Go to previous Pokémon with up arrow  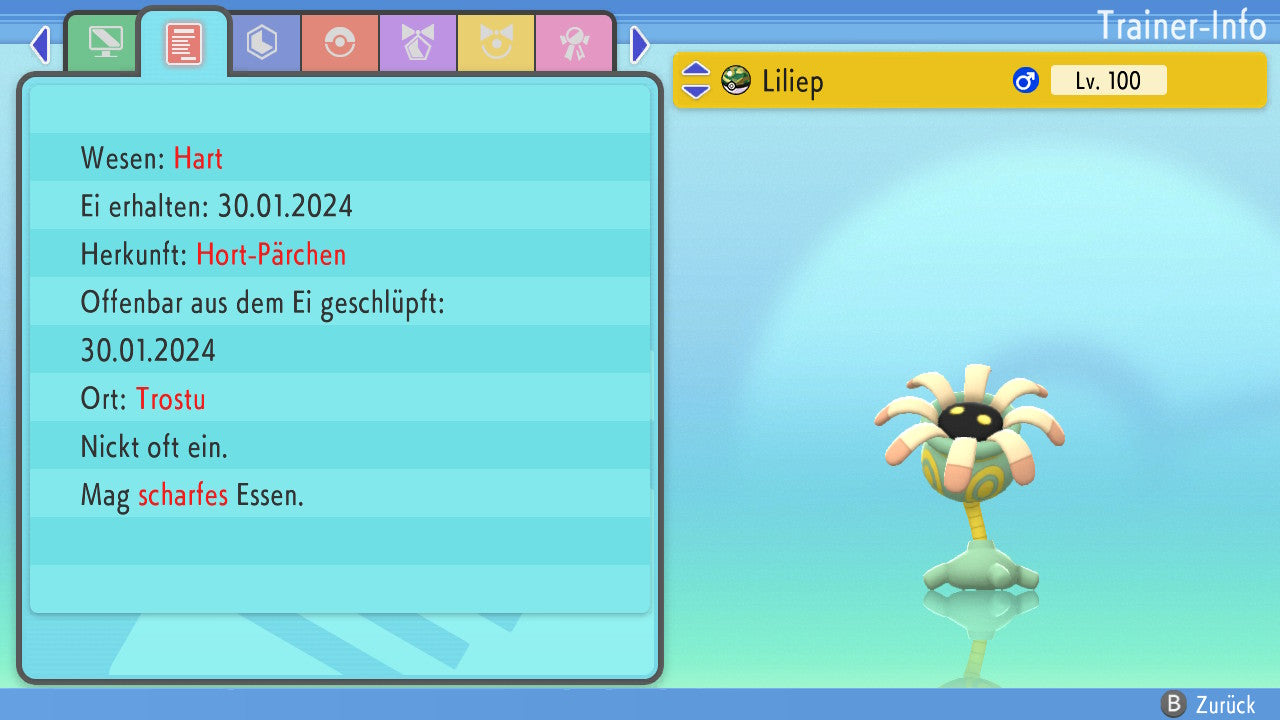pos(696,71)
